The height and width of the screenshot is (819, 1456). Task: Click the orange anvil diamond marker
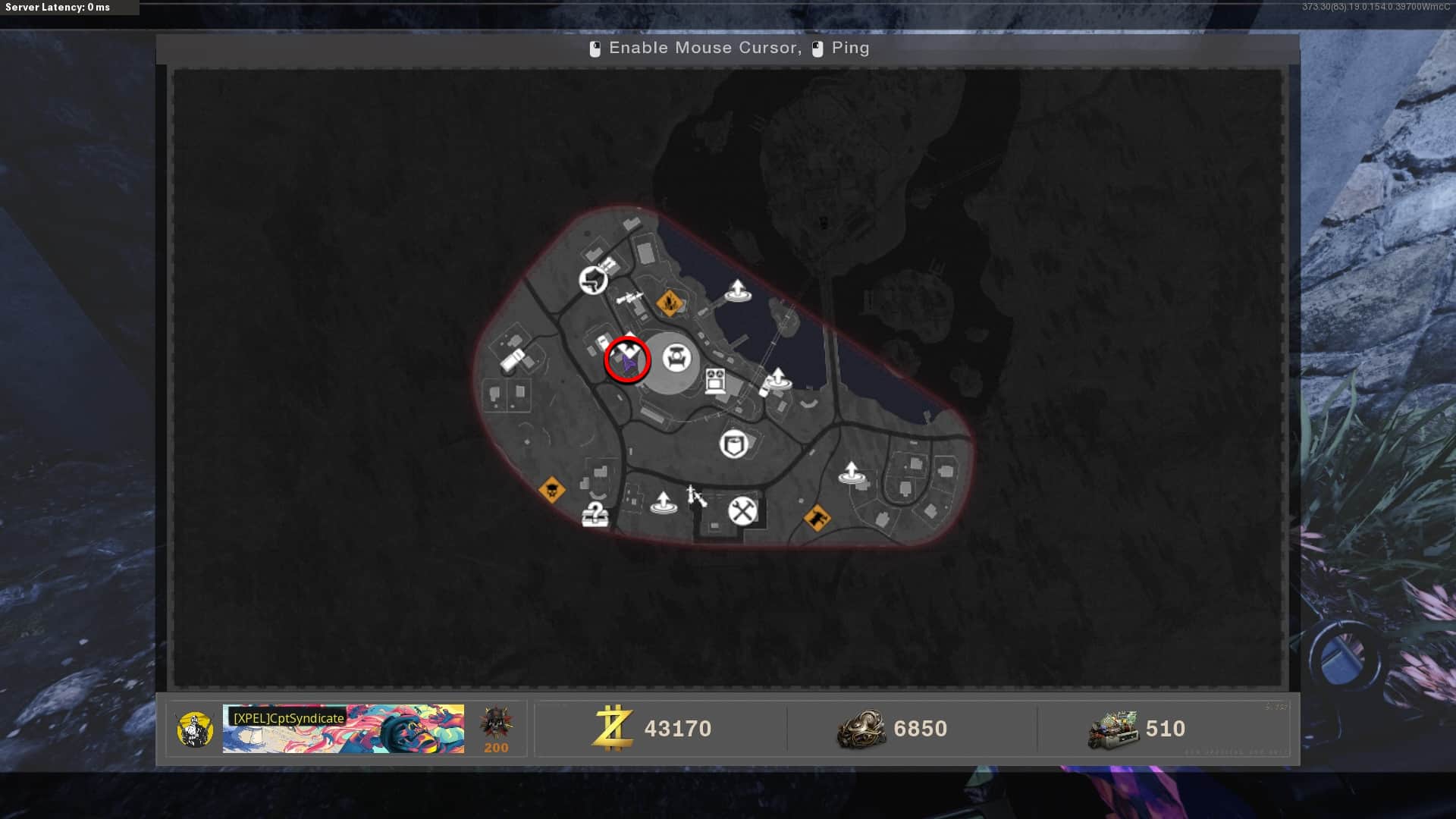coord(817,519)
